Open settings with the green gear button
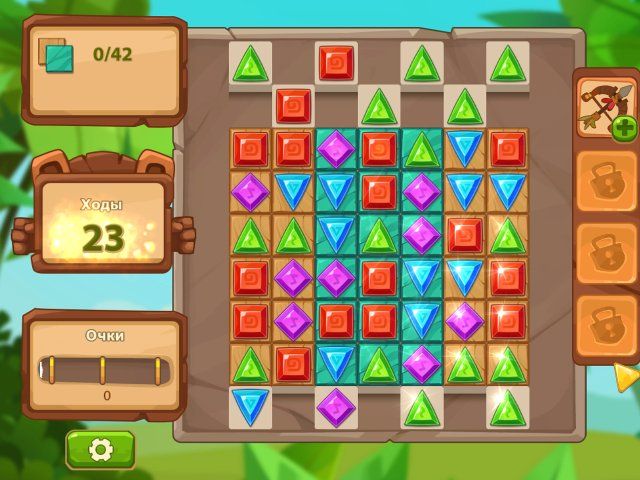The height and width of the screenshot is (480, 640). click(x=100, y=450)
